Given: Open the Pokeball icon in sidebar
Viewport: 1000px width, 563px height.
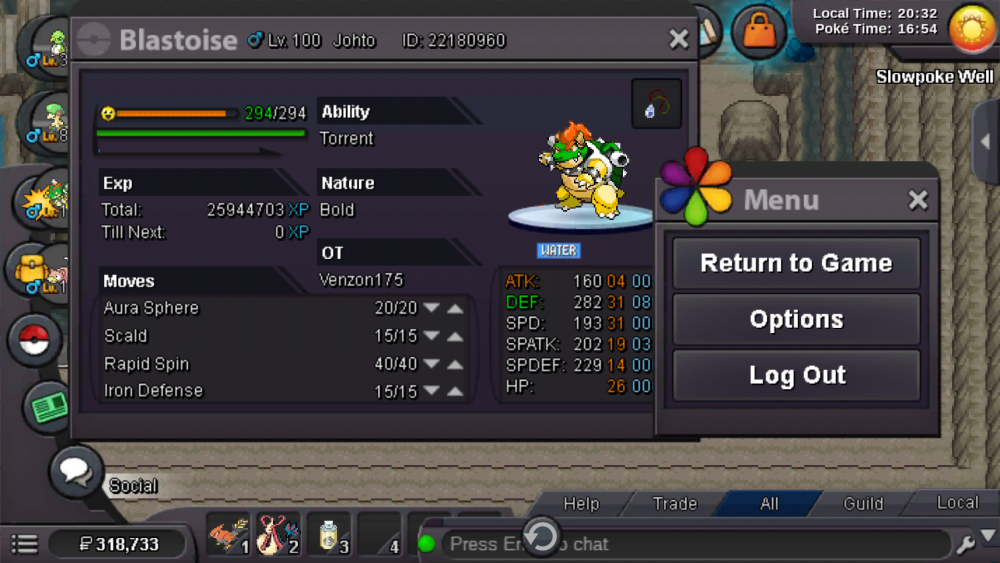Looking at the screenshot, I should pos(36,339).
